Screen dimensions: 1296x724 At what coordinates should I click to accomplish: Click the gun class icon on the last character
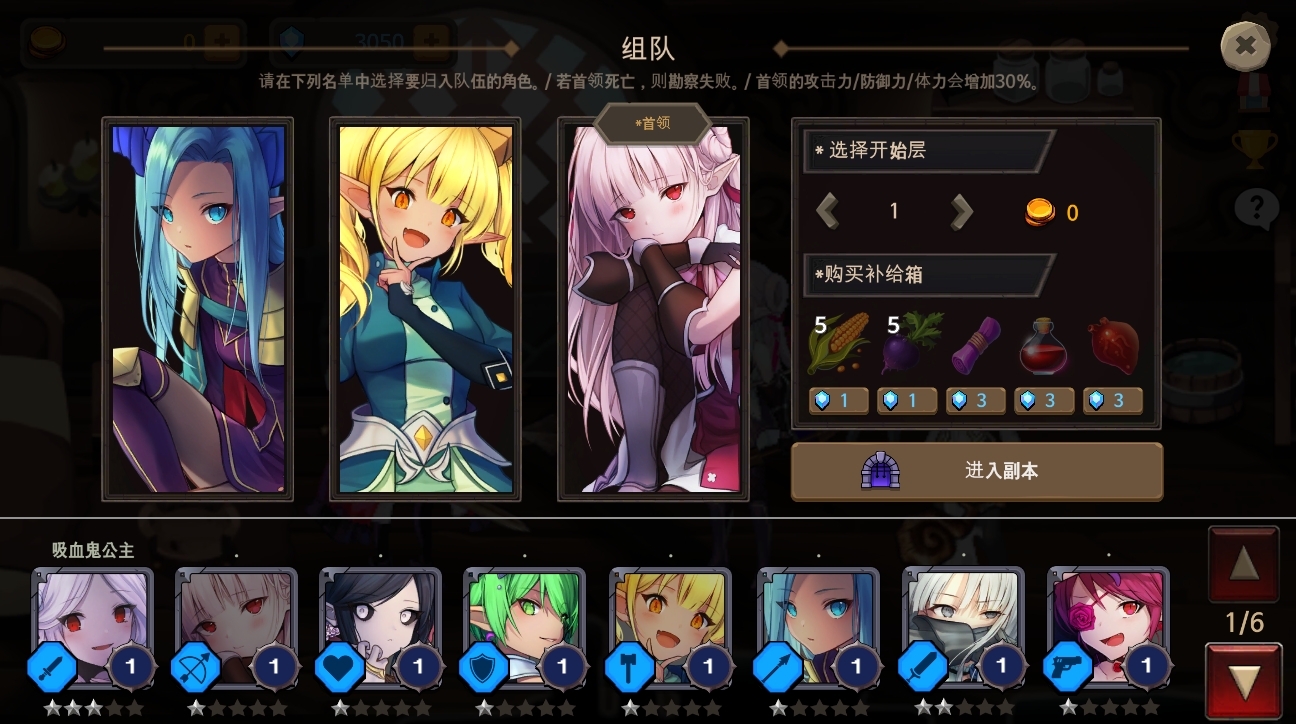pos(1069,666)
